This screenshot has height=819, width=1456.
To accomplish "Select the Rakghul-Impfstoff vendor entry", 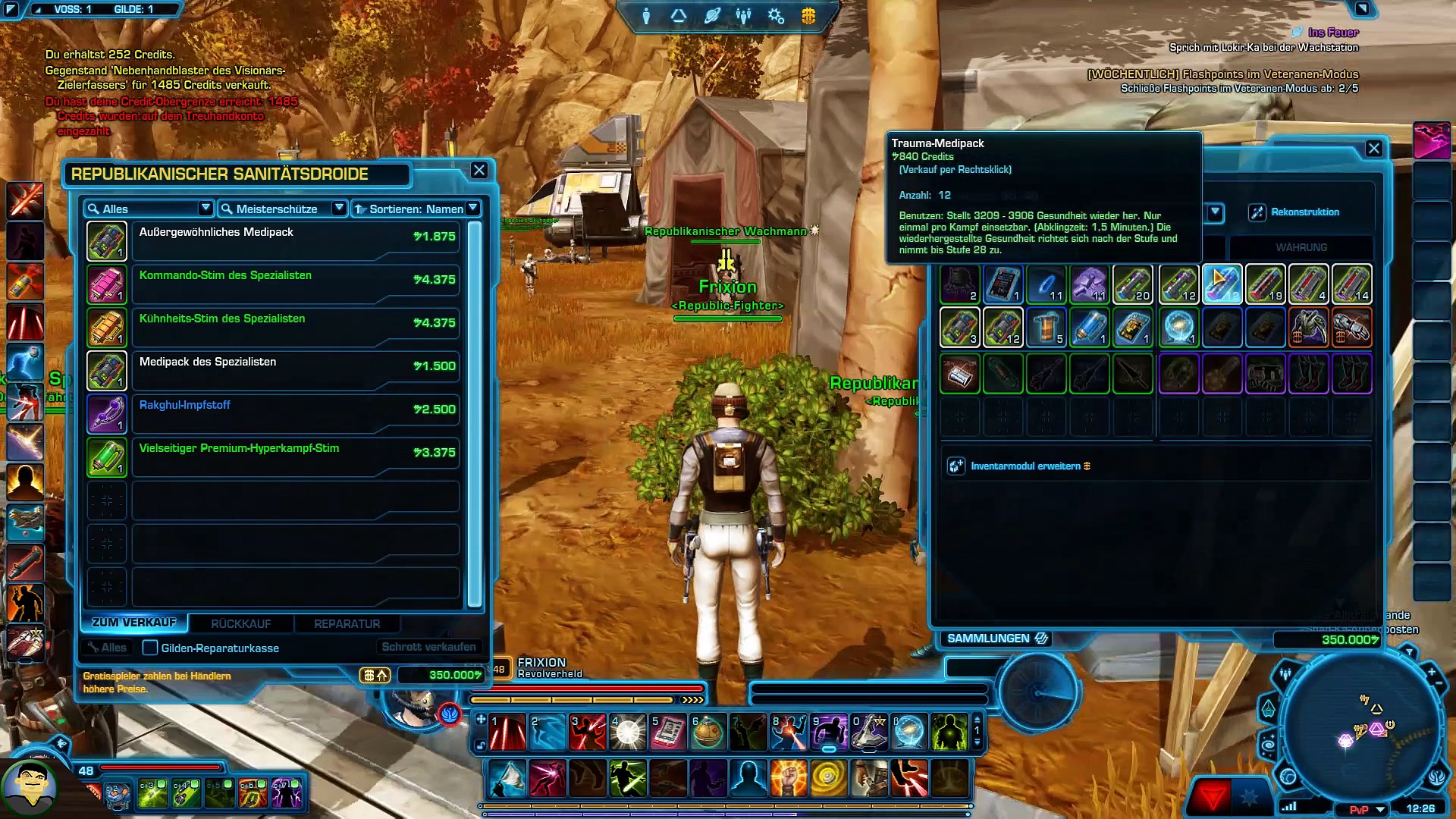I will click(296, 414).
